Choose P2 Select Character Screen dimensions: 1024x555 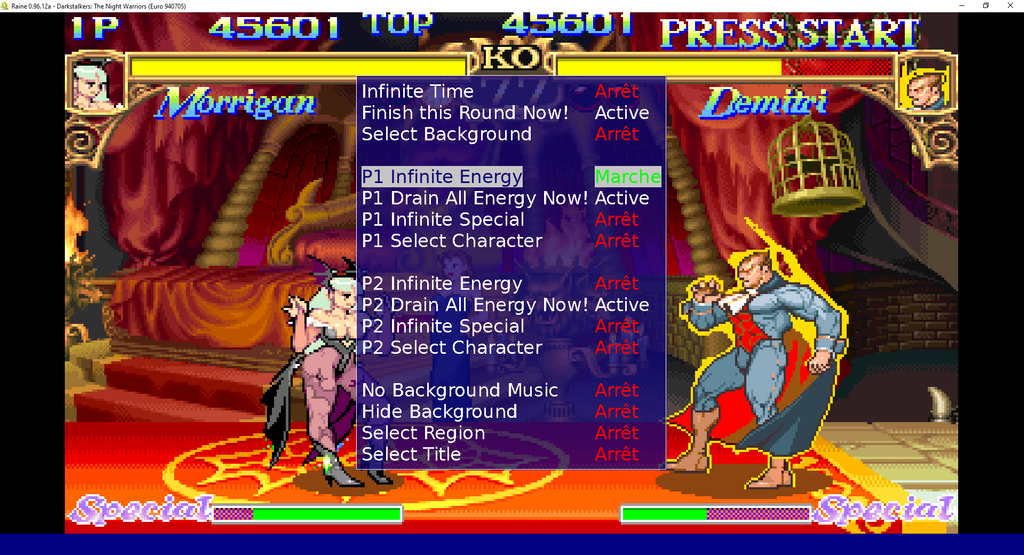452,348
